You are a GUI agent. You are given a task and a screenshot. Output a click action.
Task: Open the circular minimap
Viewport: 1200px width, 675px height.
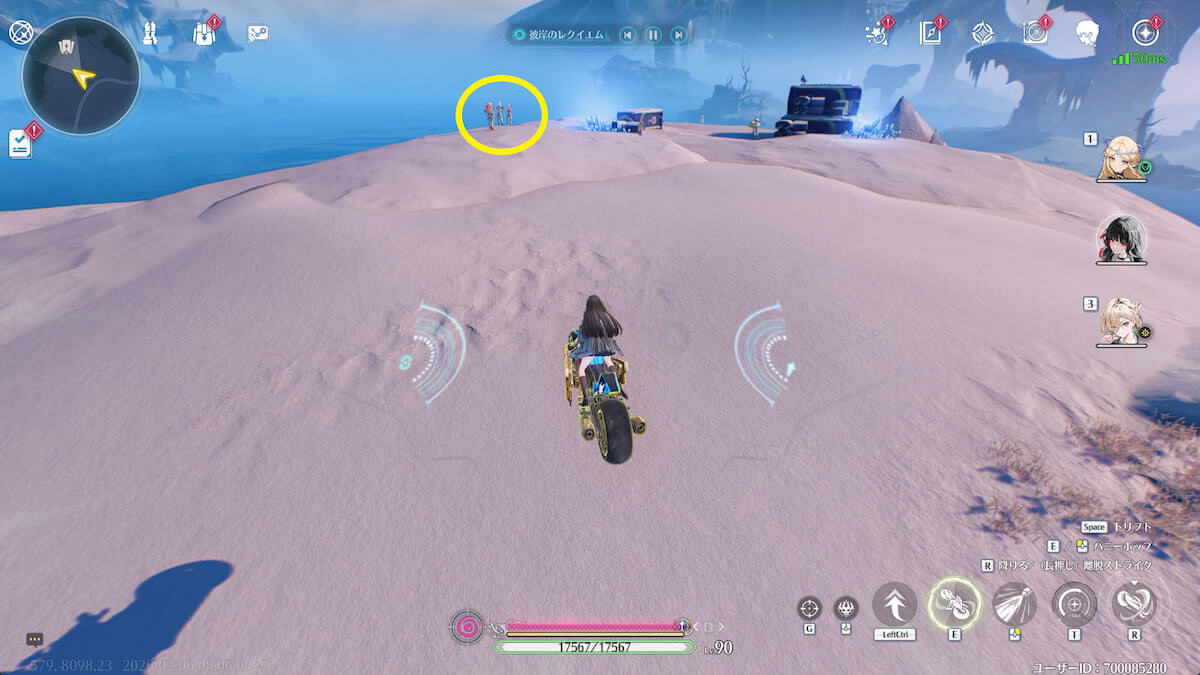click(x=81, y=76)
